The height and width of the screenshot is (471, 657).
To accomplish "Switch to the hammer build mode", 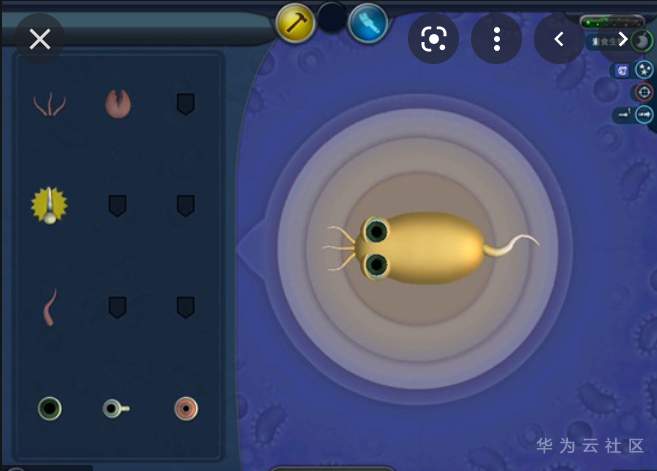I will 295,22.
